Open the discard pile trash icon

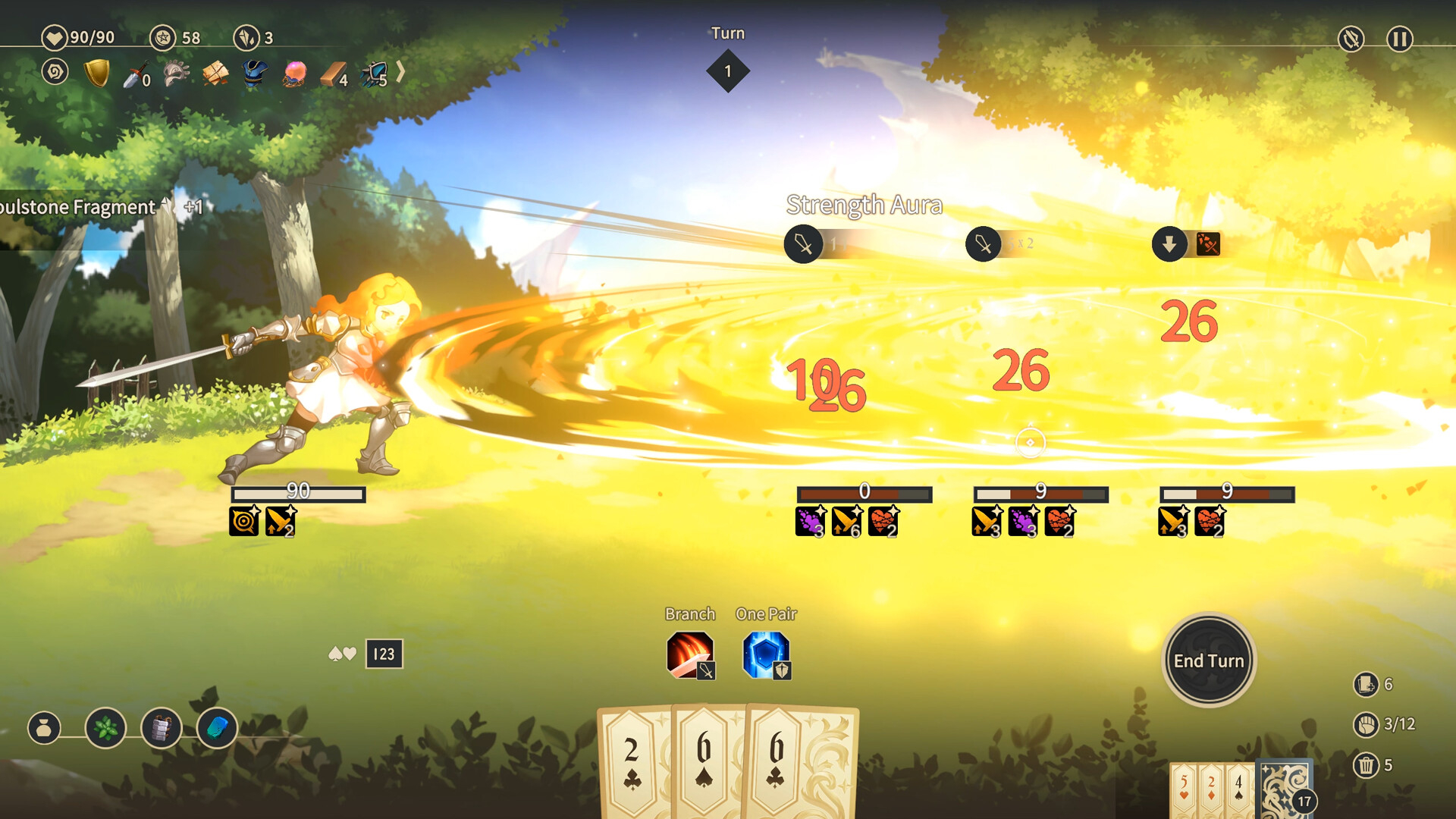point(1366,765)
